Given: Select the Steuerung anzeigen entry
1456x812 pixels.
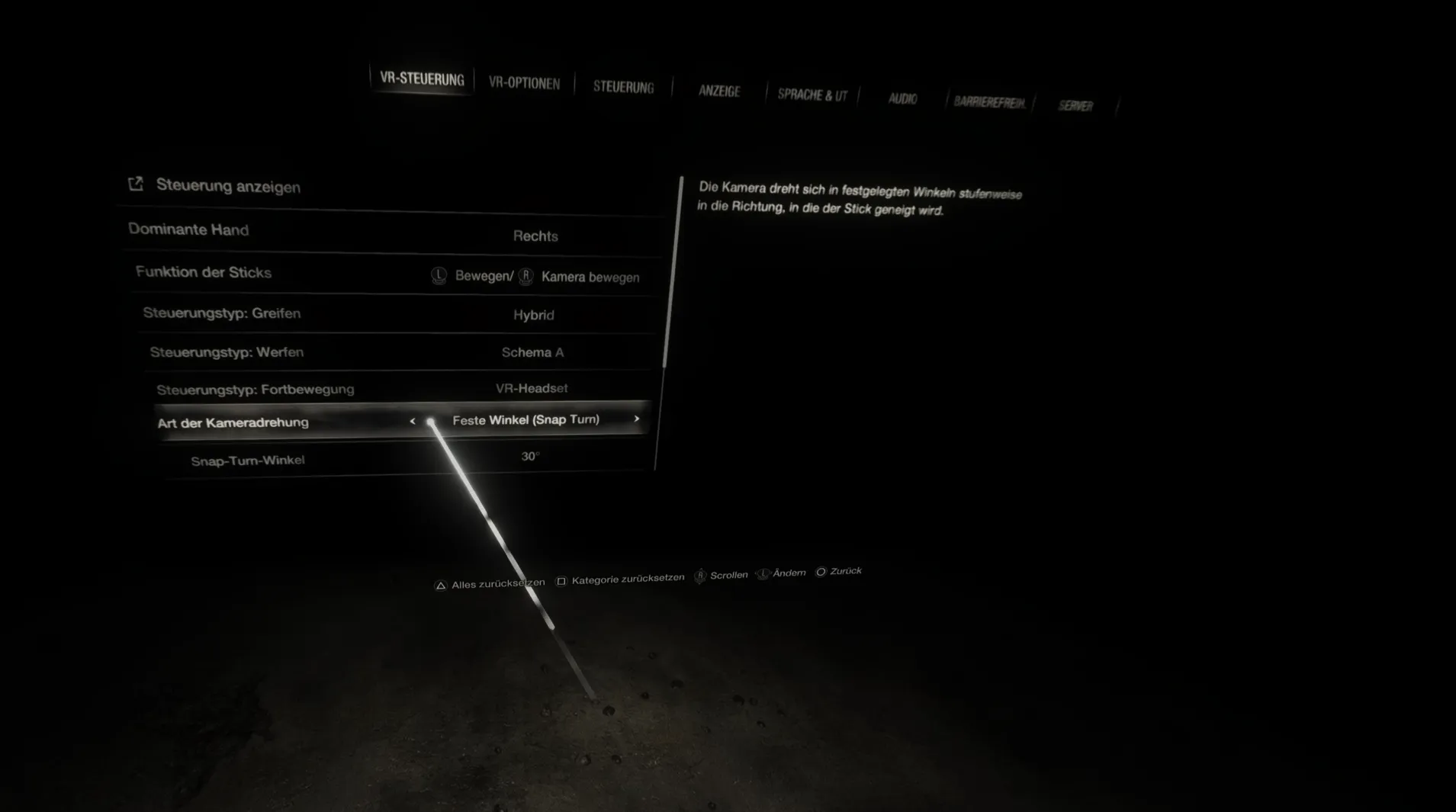Looking at the screenshot, I should click(228, 186).
